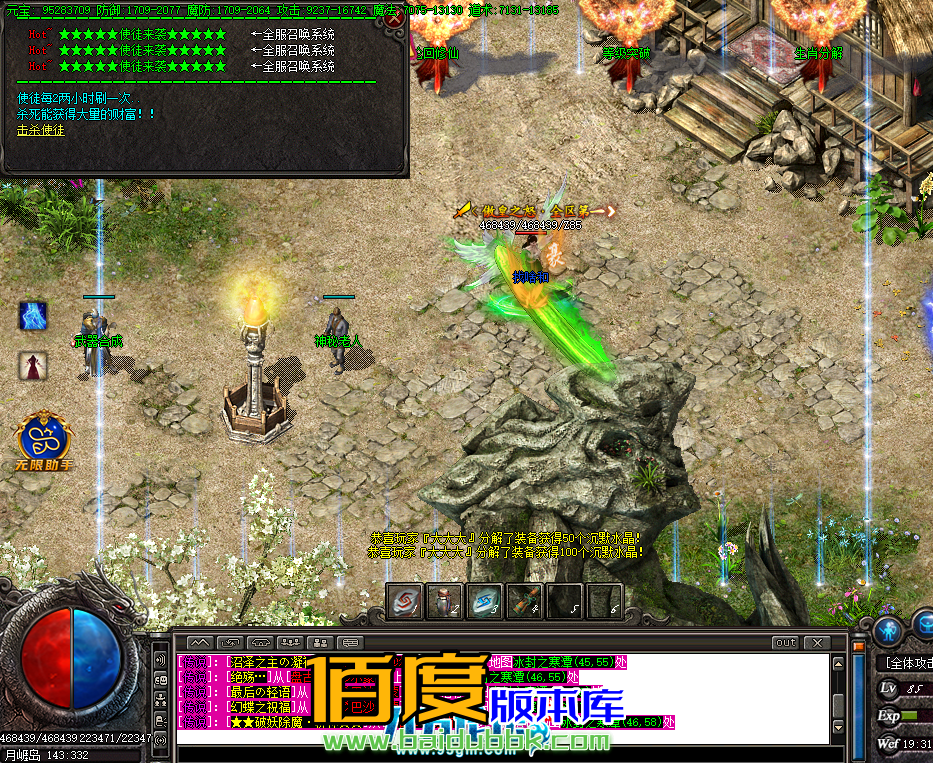933x763 pixels.
Task: Use the red swirl item in hotbar slot 1
Action: click(x=404, y=600)
